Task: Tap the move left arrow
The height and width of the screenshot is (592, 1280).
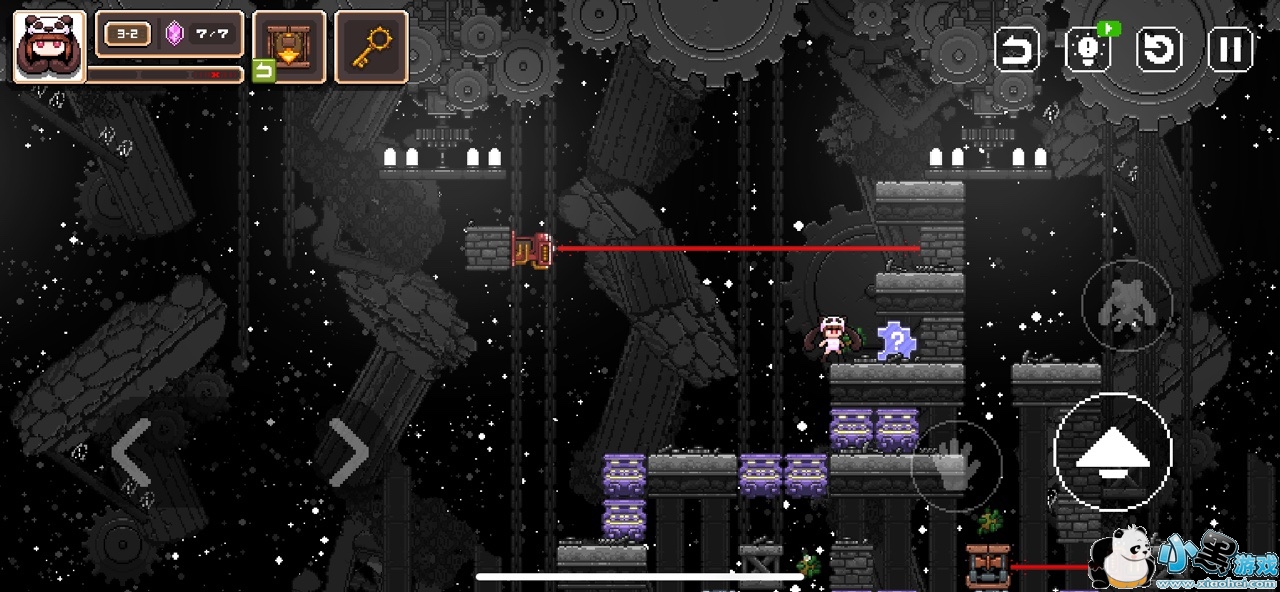Action: tap(132, 452)
